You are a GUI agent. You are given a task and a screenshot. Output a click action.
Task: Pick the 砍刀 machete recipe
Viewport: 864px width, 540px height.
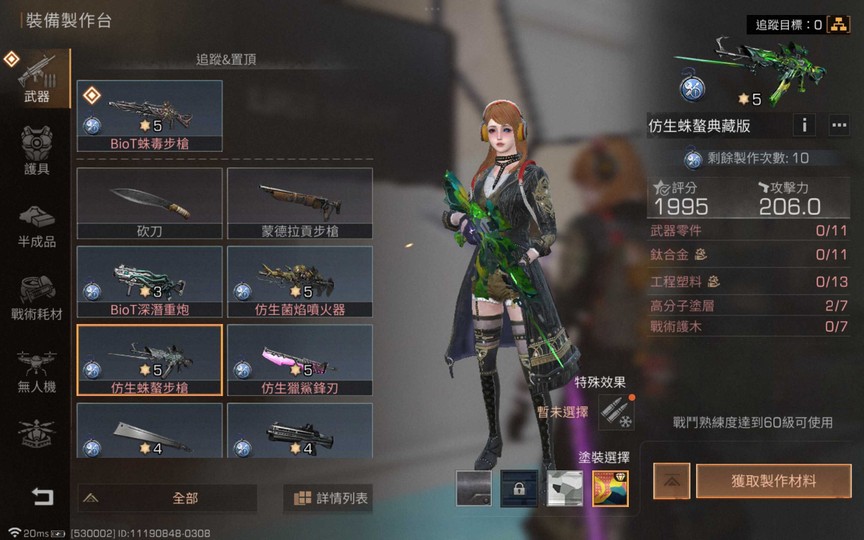tap(150, 203)
